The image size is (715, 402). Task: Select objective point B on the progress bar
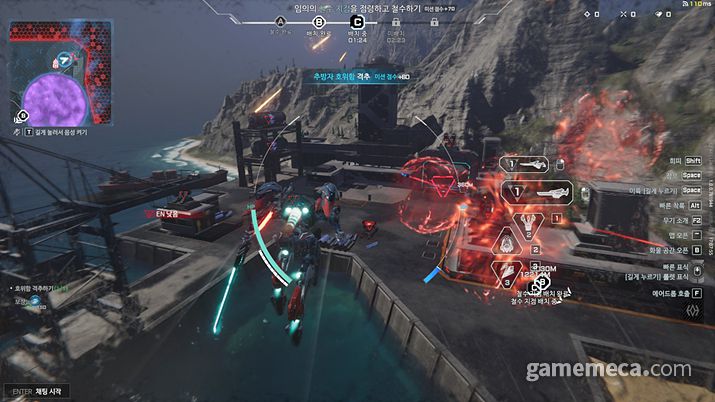[x=319, y=21]
